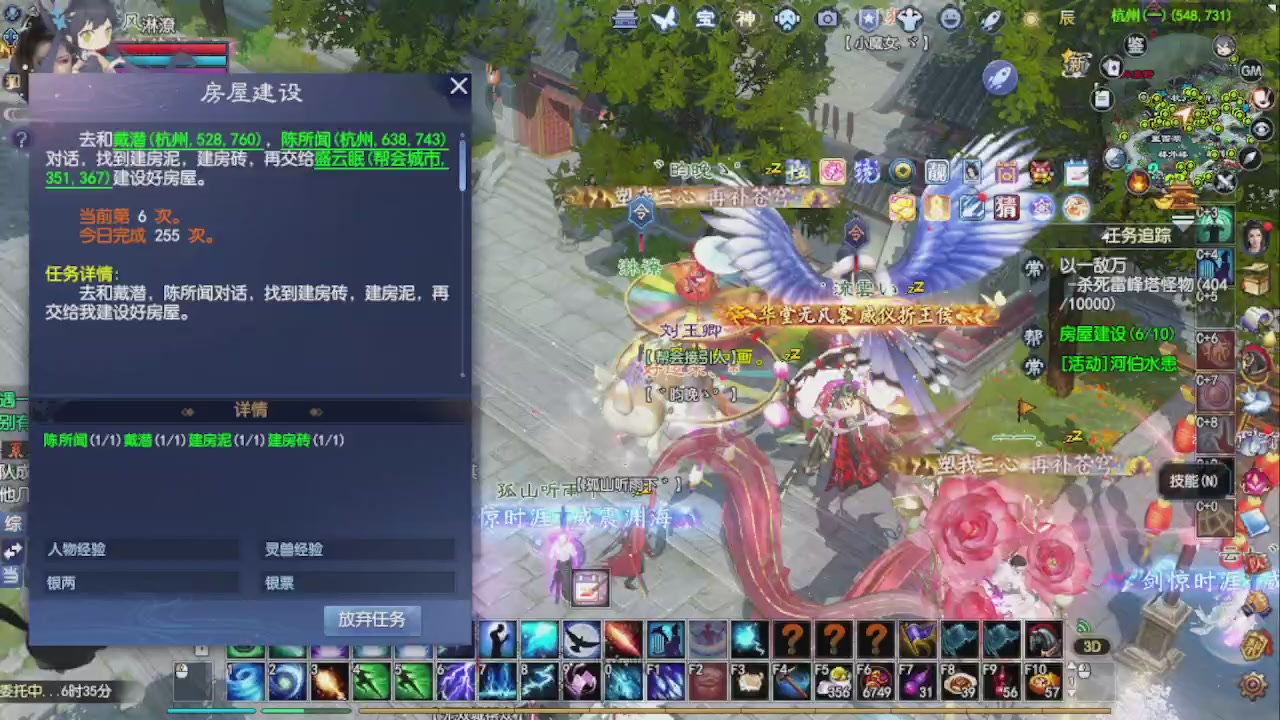Image resolution: width=1280 pixels, height=720 pixels.
Task: Switch to the 详情 tab in the quest window
Action: [x=251, y=410]
